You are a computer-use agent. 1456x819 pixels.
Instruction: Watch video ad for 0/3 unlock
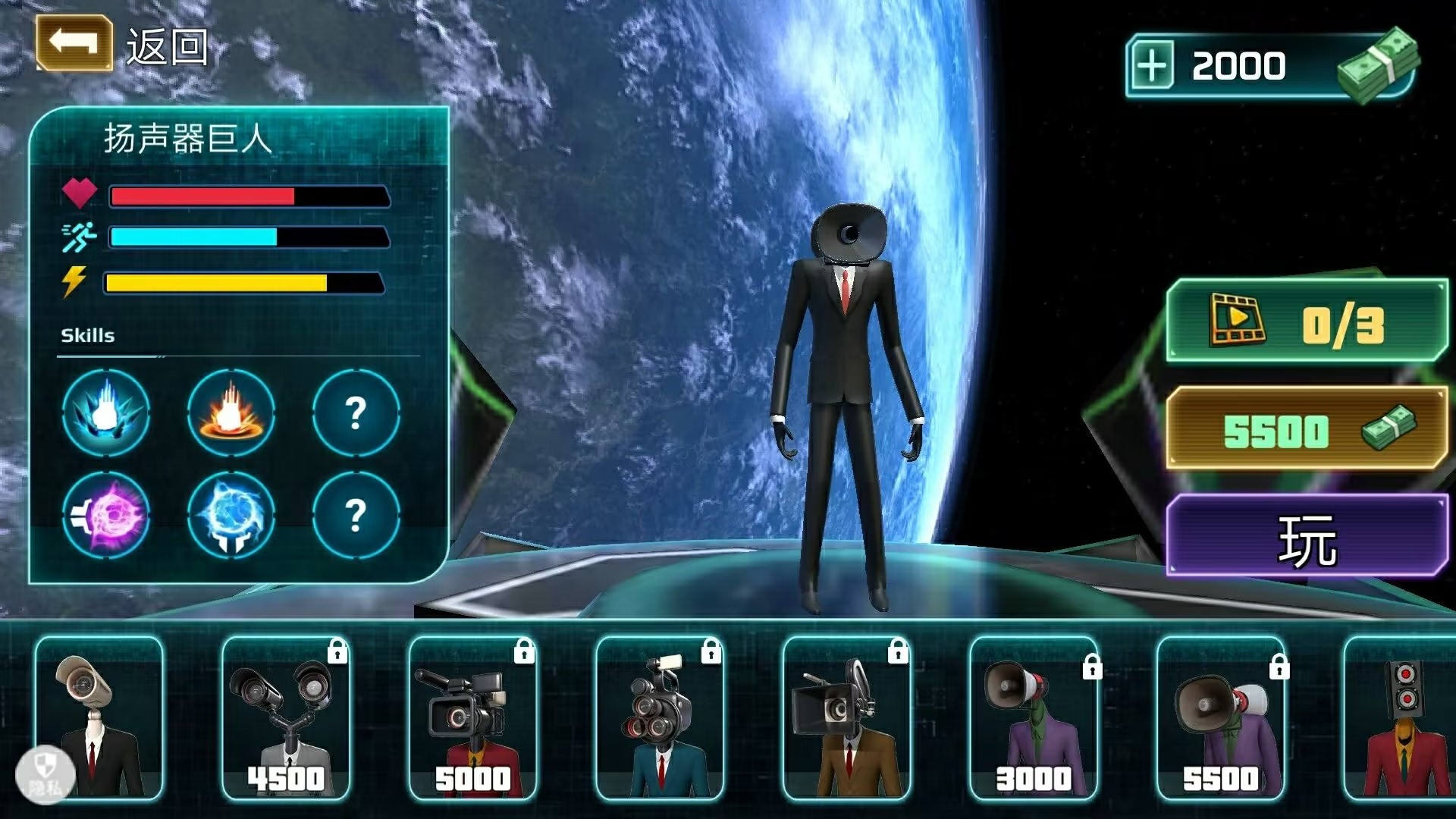[1306, 322]
